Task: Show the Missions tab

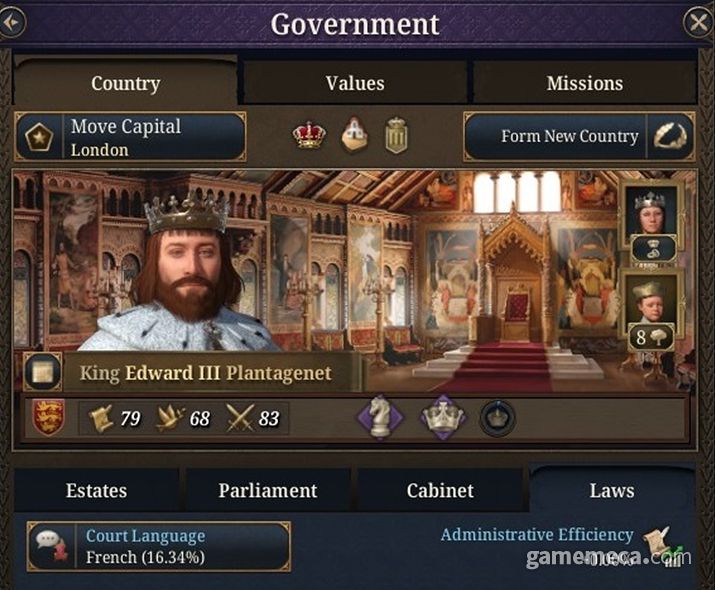Action: (584, 83)
